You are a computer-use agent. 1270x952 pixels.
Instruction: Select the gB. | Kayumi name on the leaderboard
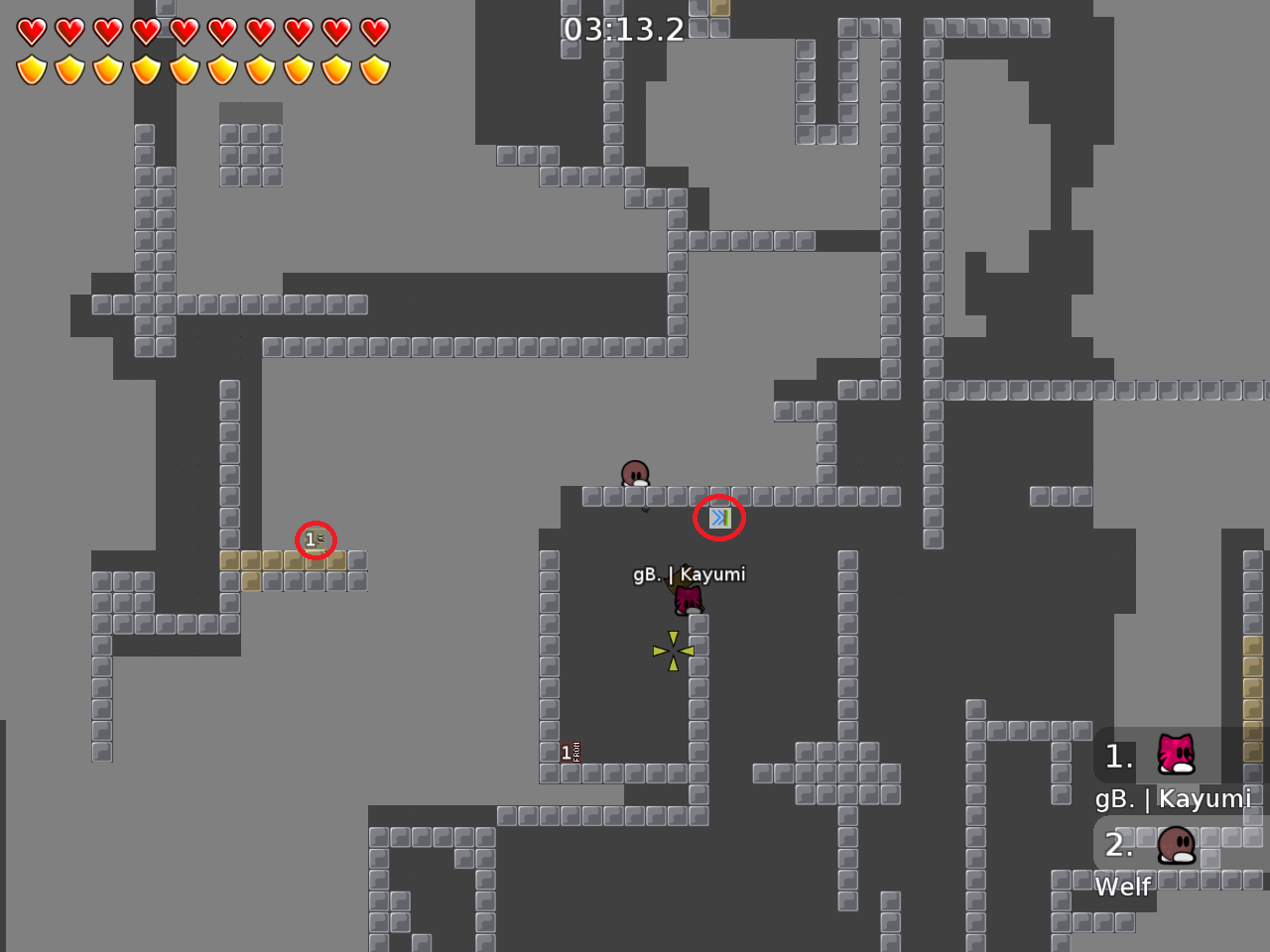pos(1174,798)
